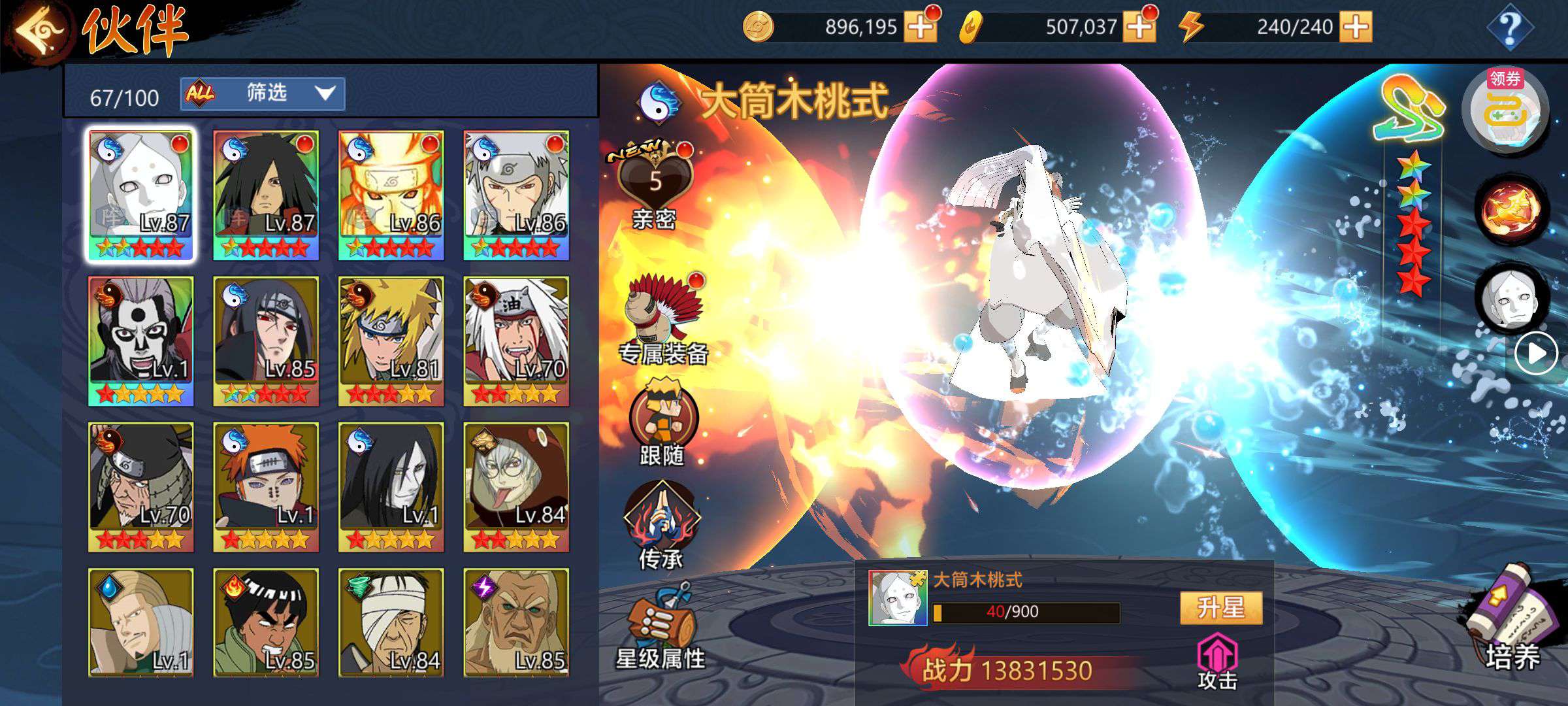
Task: Select the Lv.84 Kabuto hooded card
Action: click(x=516, y=486)
